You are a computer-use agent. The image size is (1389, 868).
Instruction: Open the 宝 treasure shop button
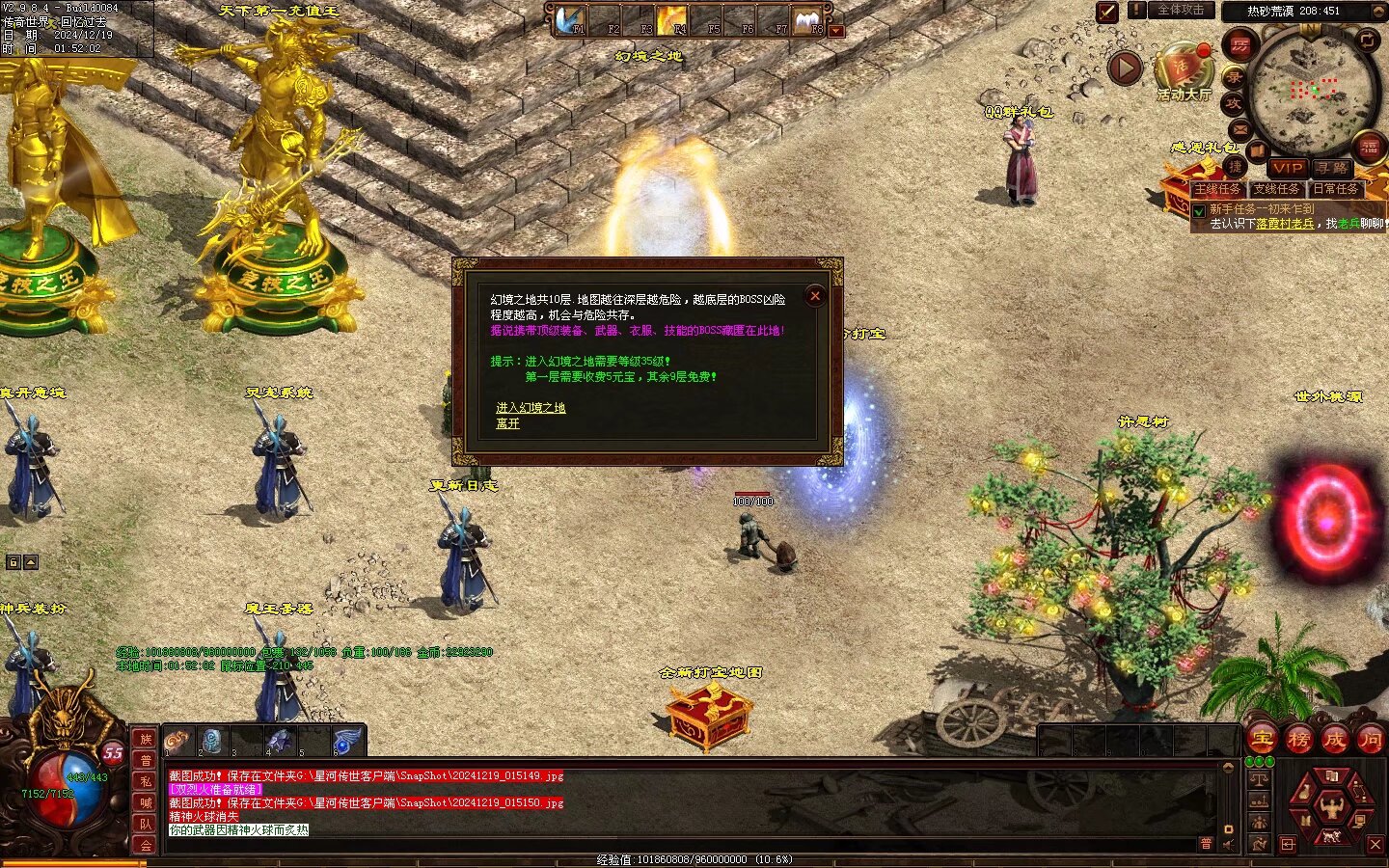1262,740
